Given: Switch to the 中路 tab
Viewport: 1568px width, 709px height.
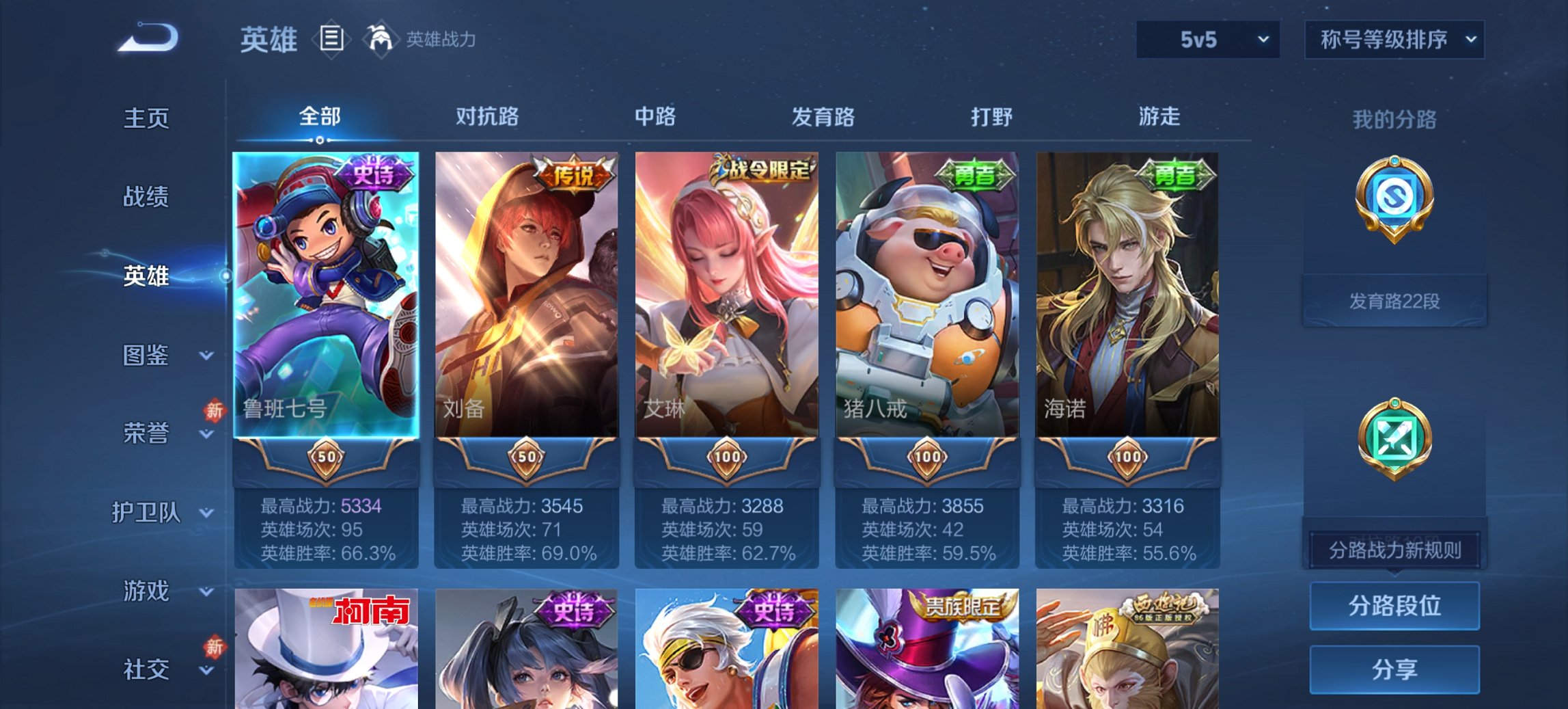Looking at the screenshot, I should [x=654, y=117].
